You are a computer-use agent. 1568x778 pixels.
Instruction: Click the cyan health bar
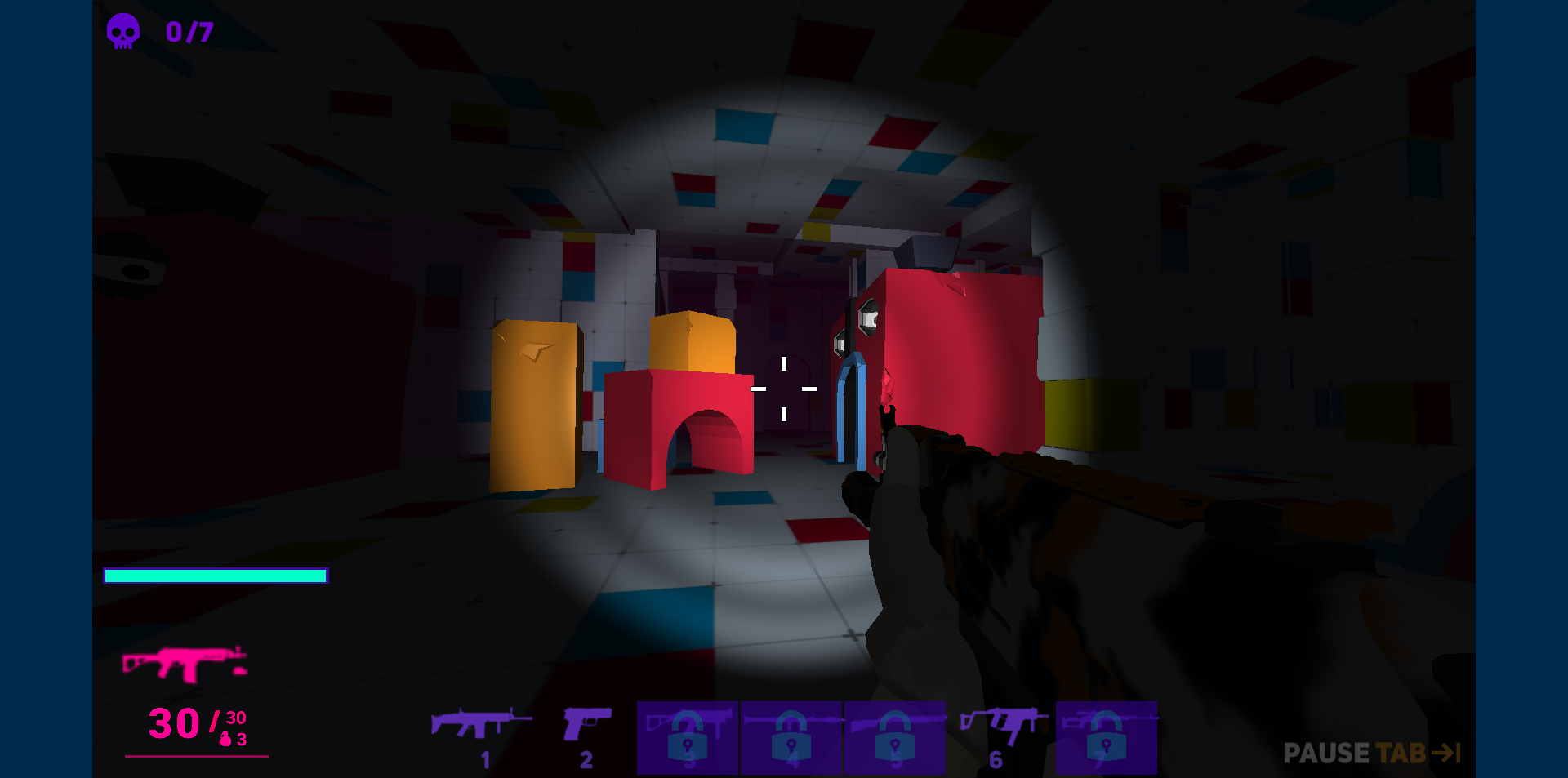point(215,576)
